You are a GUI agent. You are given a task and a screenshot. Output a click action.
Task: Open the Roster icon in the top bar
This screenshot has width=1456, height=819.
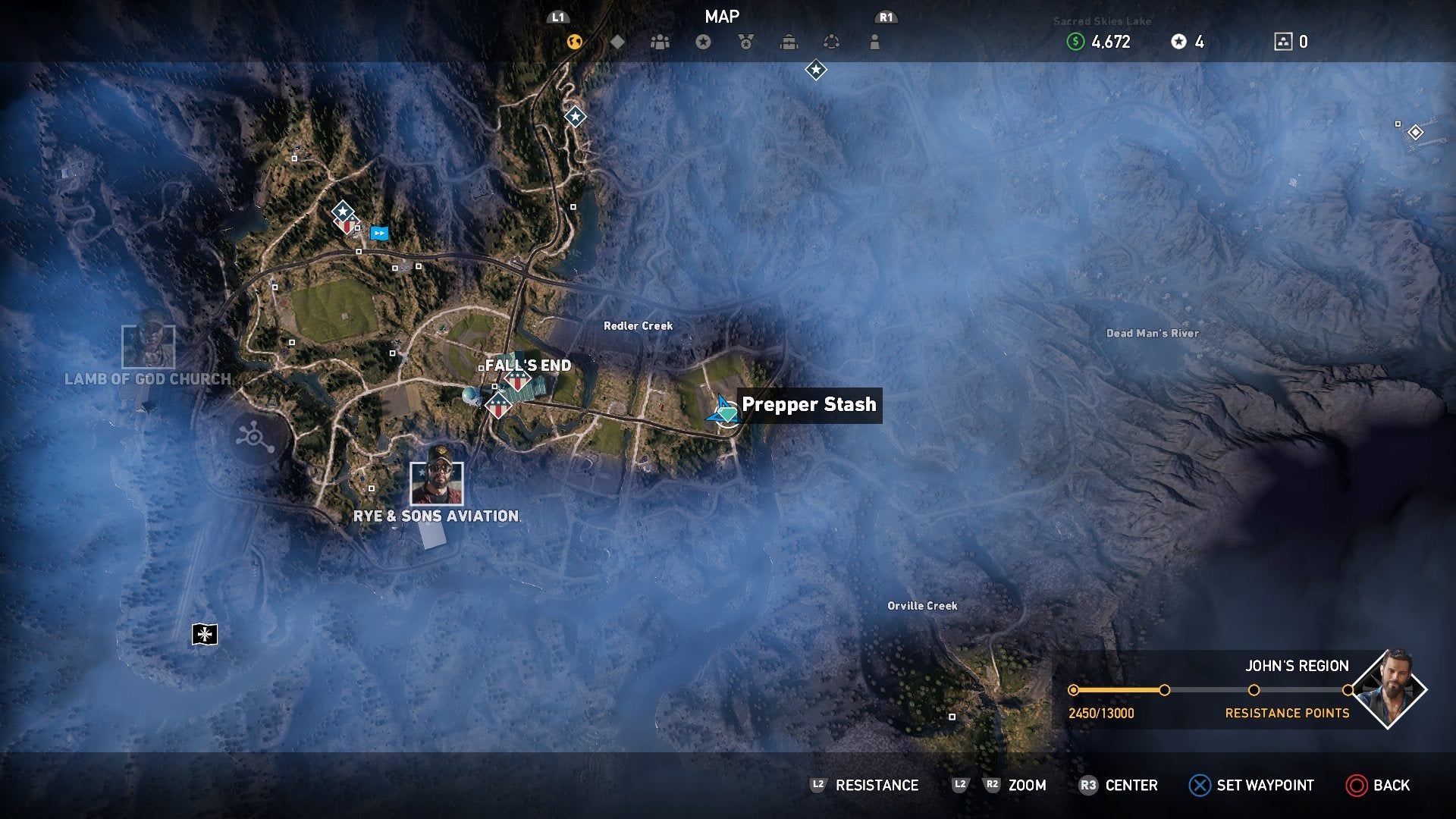coord(658,42)
